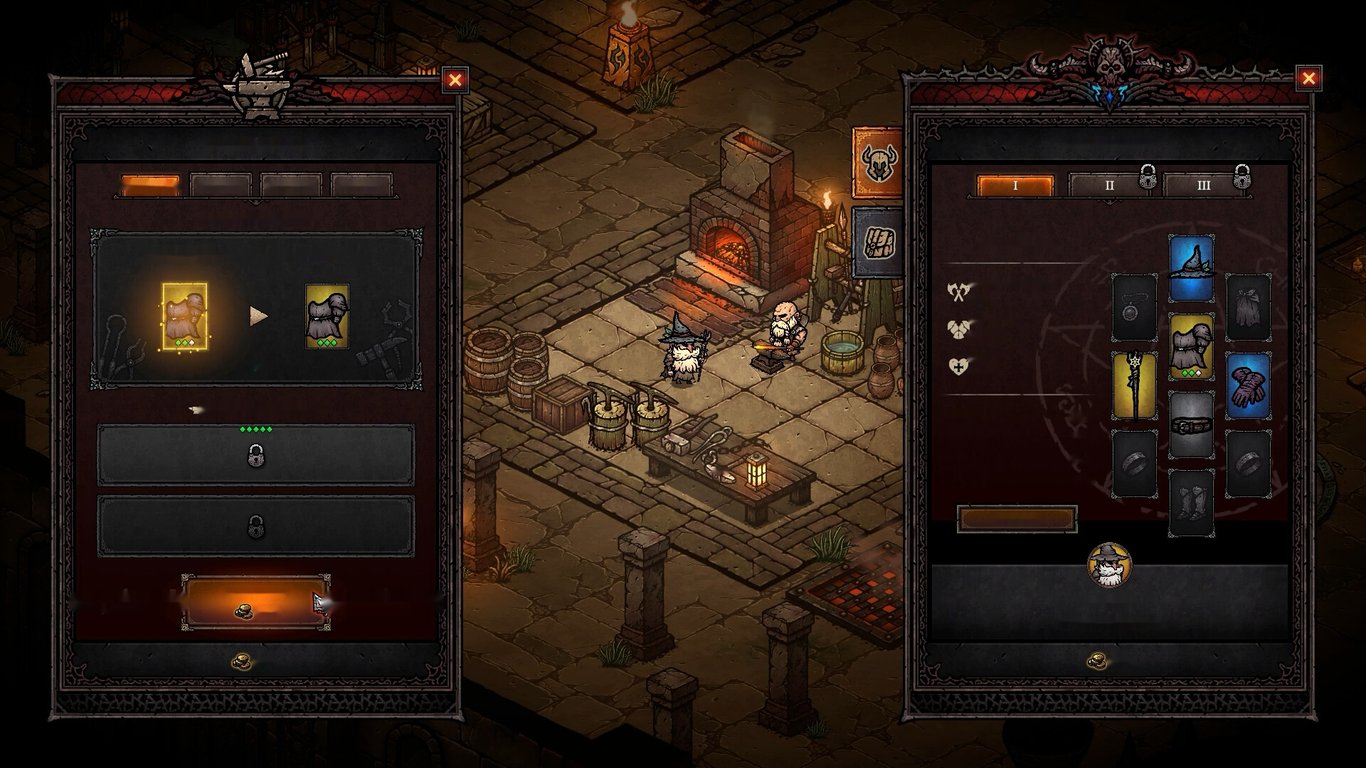1366x768 pixels.
Task: Click the boots equipment slot
Action: pos(1191,502)
